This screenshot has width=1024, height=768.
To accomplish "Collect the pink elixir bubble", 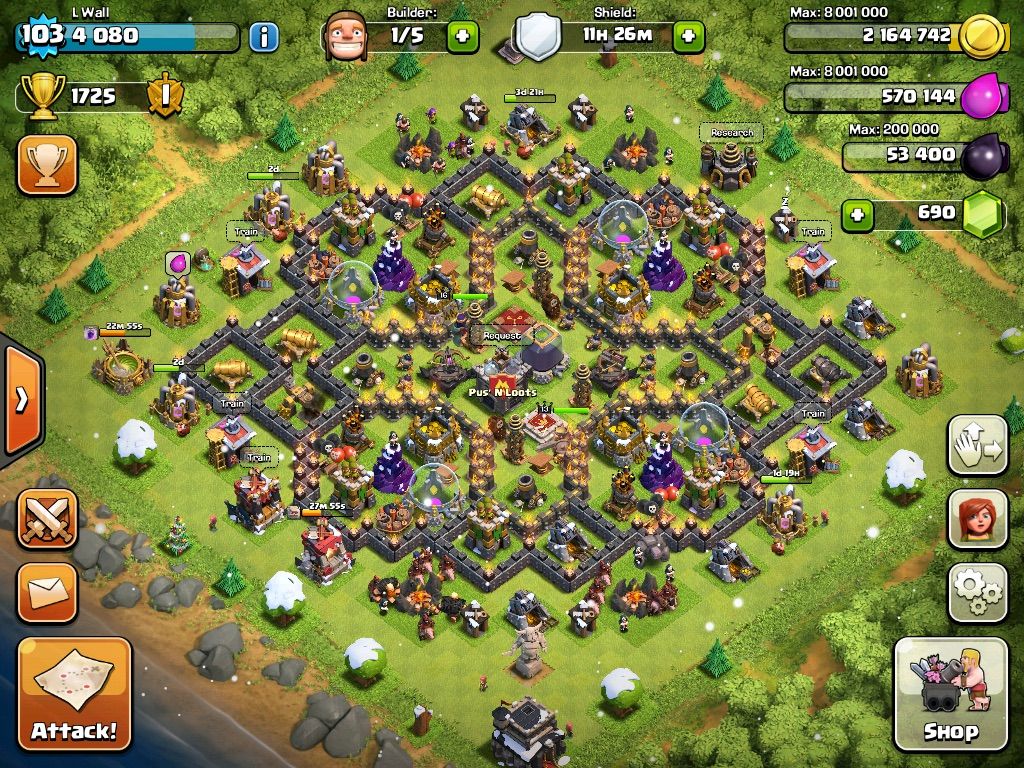I will click(178, 263).
